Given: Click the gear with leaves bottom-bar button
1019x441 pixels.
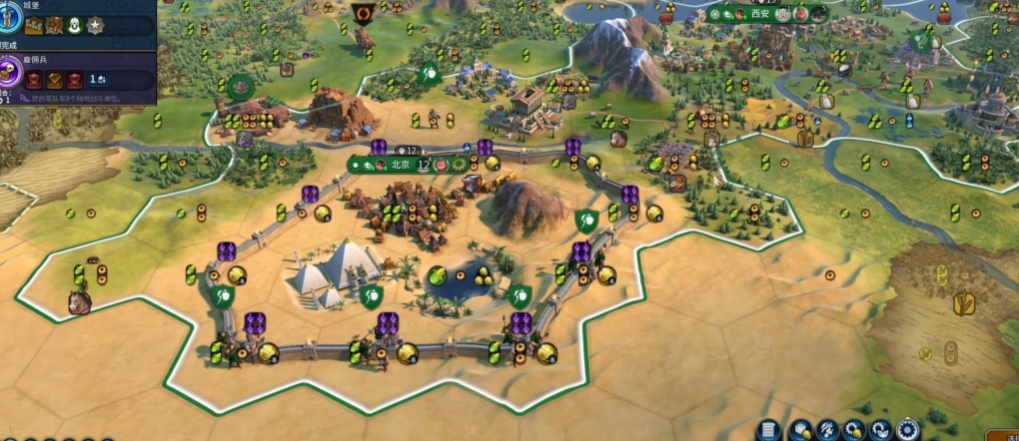Looking at the screenshot, I should point(881,430).
